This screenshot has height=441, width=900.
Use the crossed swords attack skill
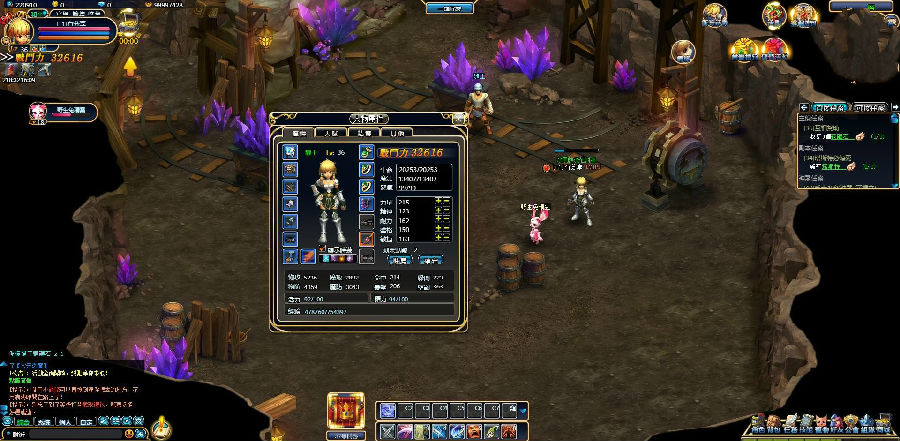point(387,431)
